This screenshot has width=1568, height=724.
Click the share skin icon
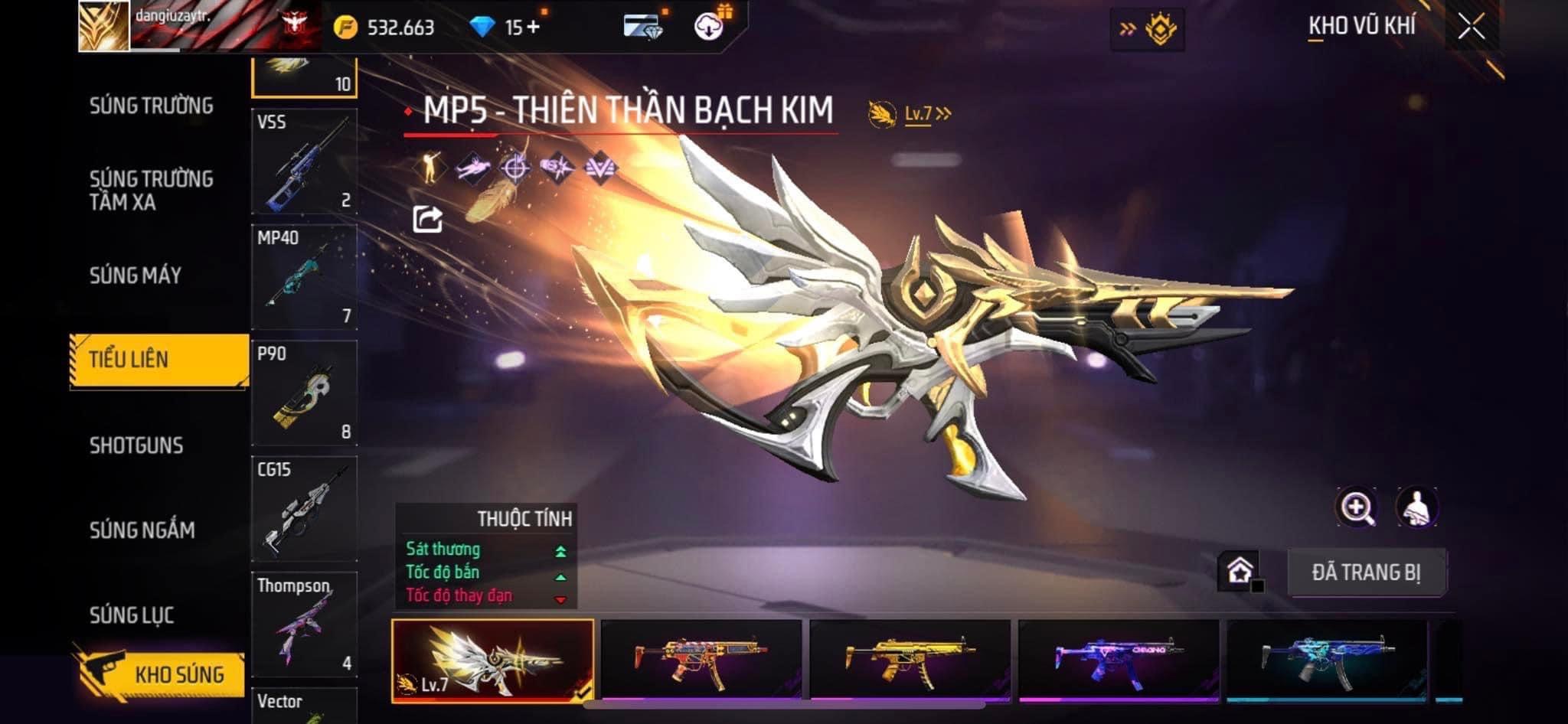tap(427, 220)
